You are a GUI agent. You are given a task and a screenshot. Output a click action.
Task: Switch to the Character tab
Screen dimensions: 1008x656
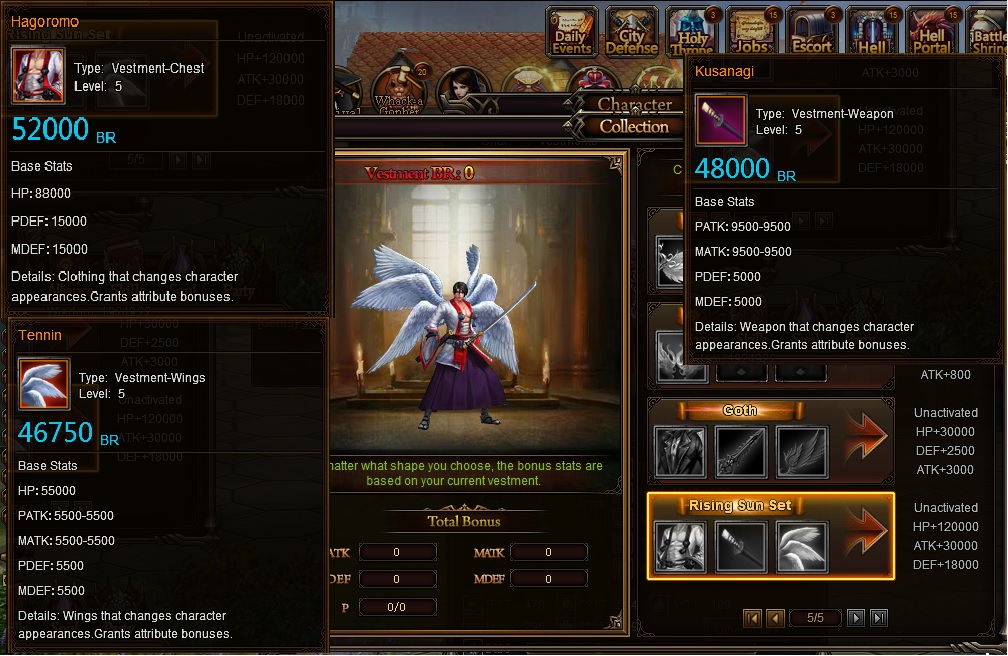[633, 104]
